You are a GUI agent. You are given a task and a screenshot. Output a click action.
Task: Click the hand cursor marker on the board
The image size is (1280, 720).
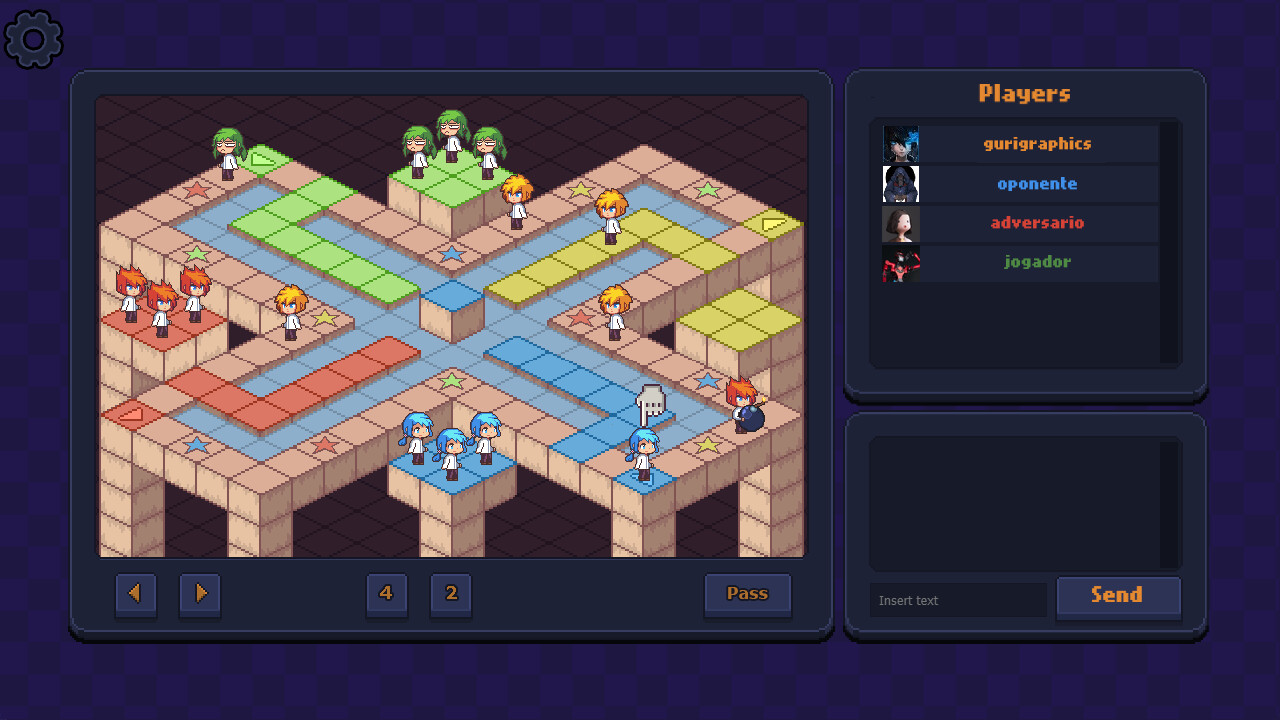651,402
